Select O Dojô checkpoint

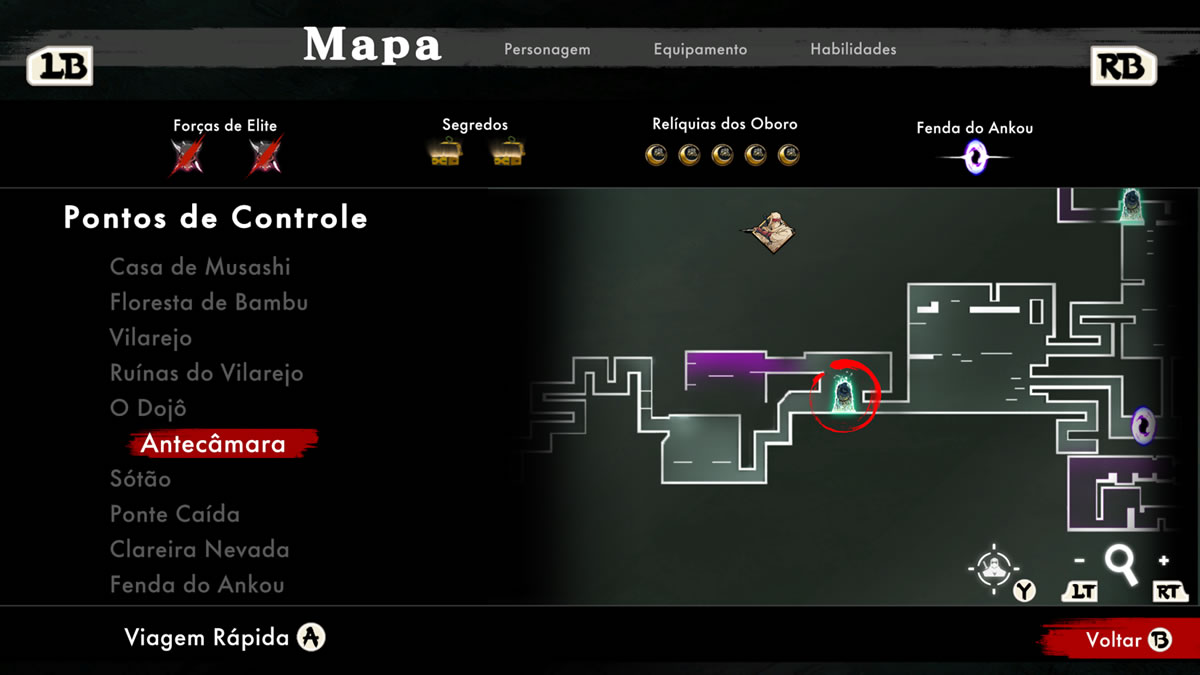[x=148, y=408]
